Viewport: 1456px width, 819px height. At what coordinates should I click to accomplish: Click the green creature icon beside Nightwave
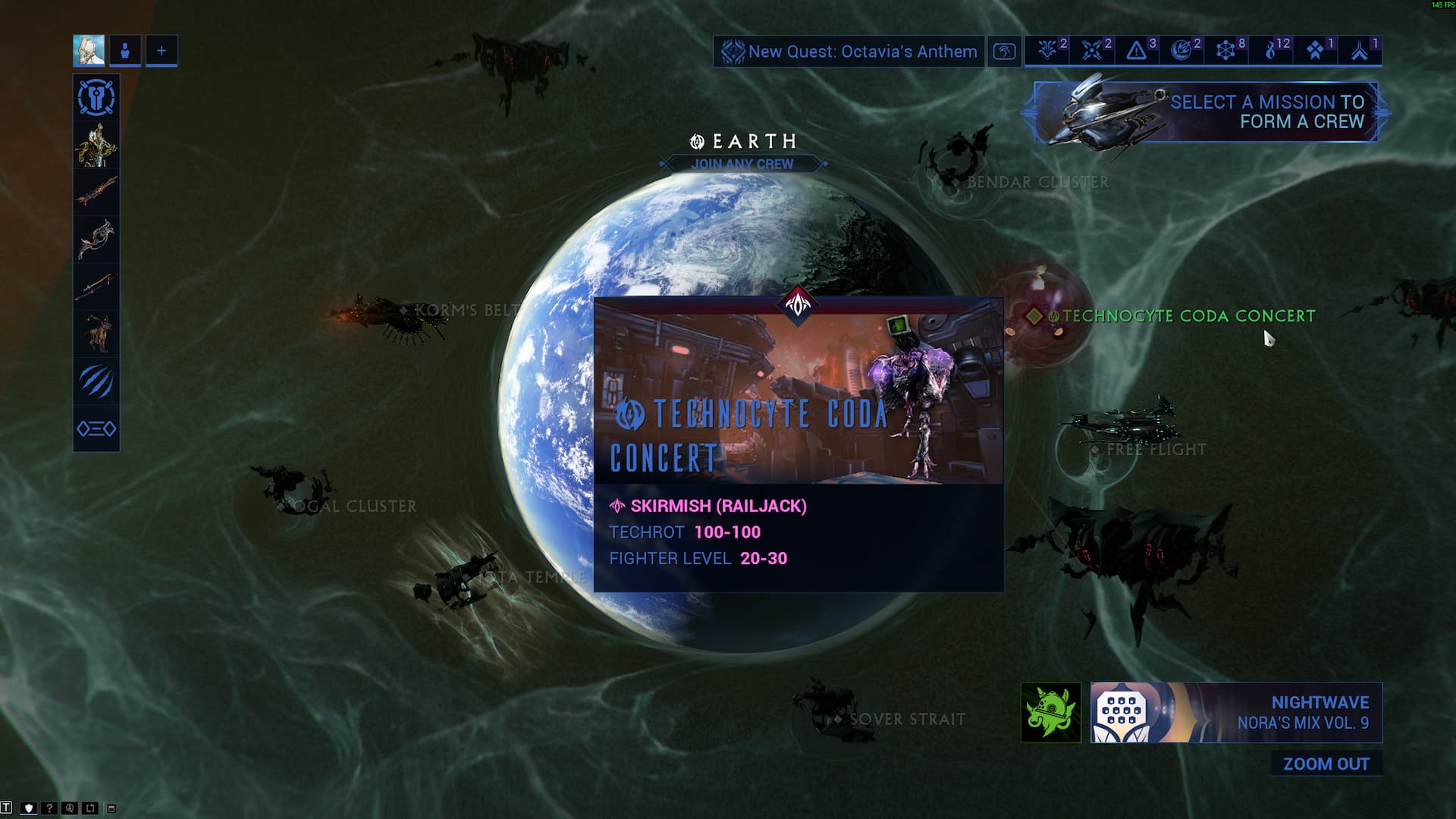pos(1050,713)
